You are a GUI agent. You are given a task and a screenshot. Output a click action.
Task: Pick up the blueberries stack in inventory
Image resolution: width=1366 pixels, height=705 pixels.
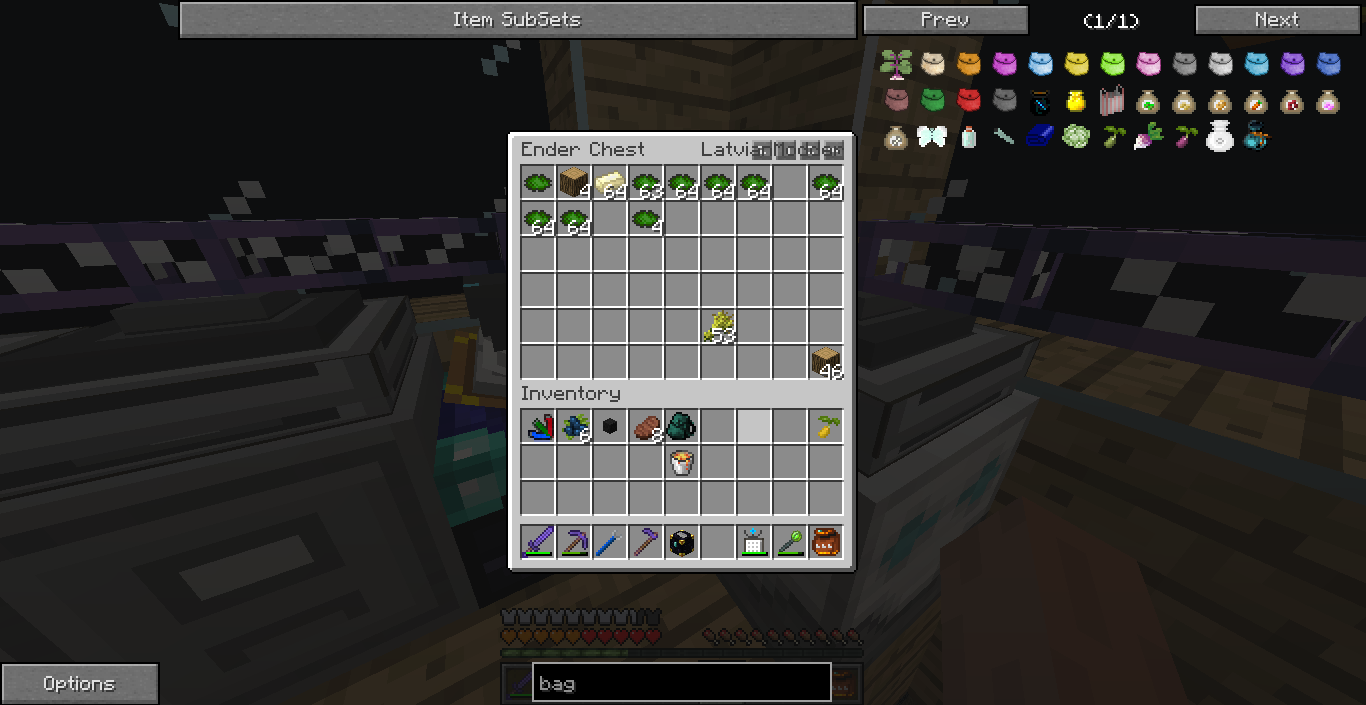pos(574,427)
